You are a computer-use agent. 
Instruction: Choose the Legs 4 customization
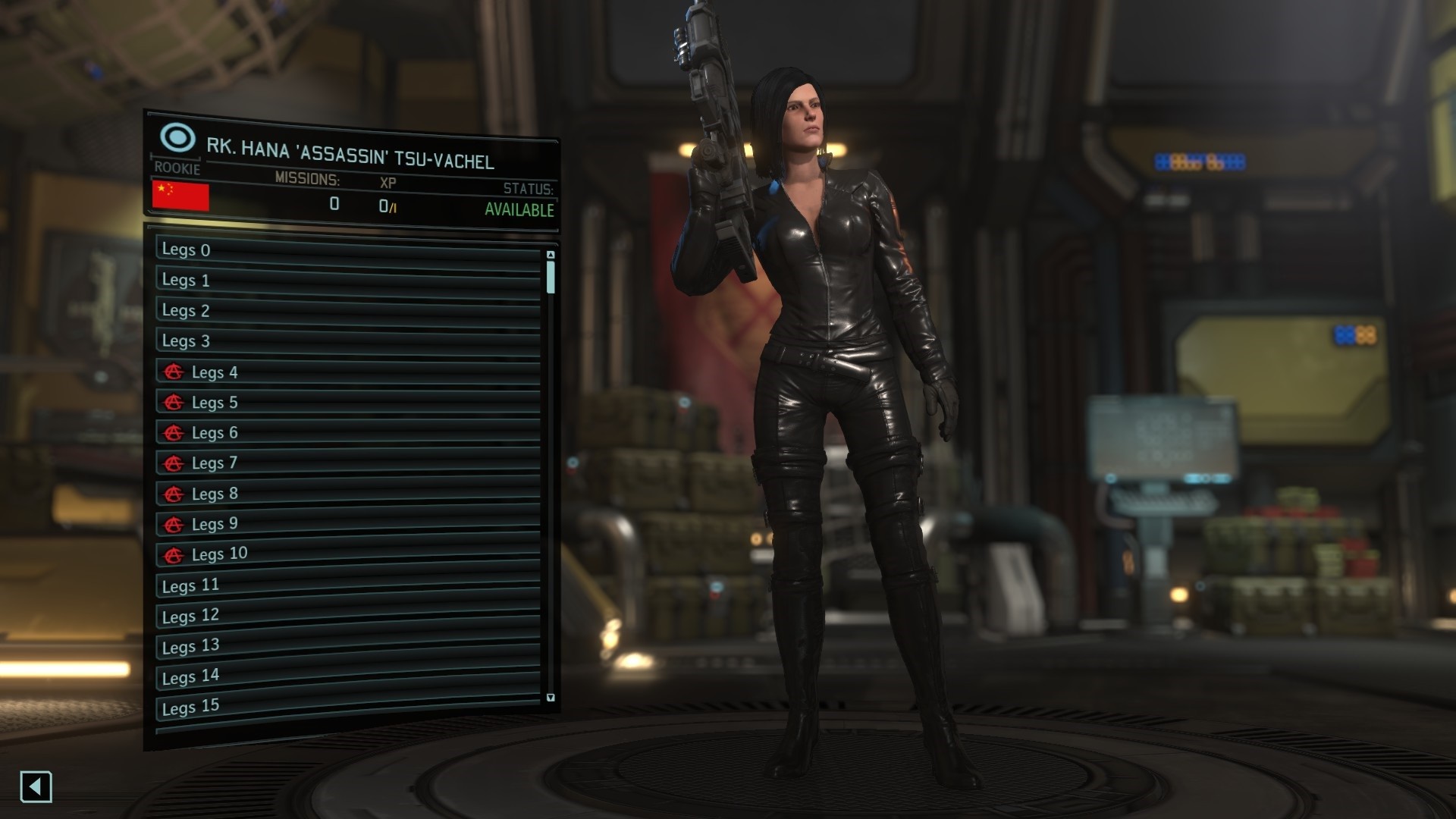[x=347, y=372]
